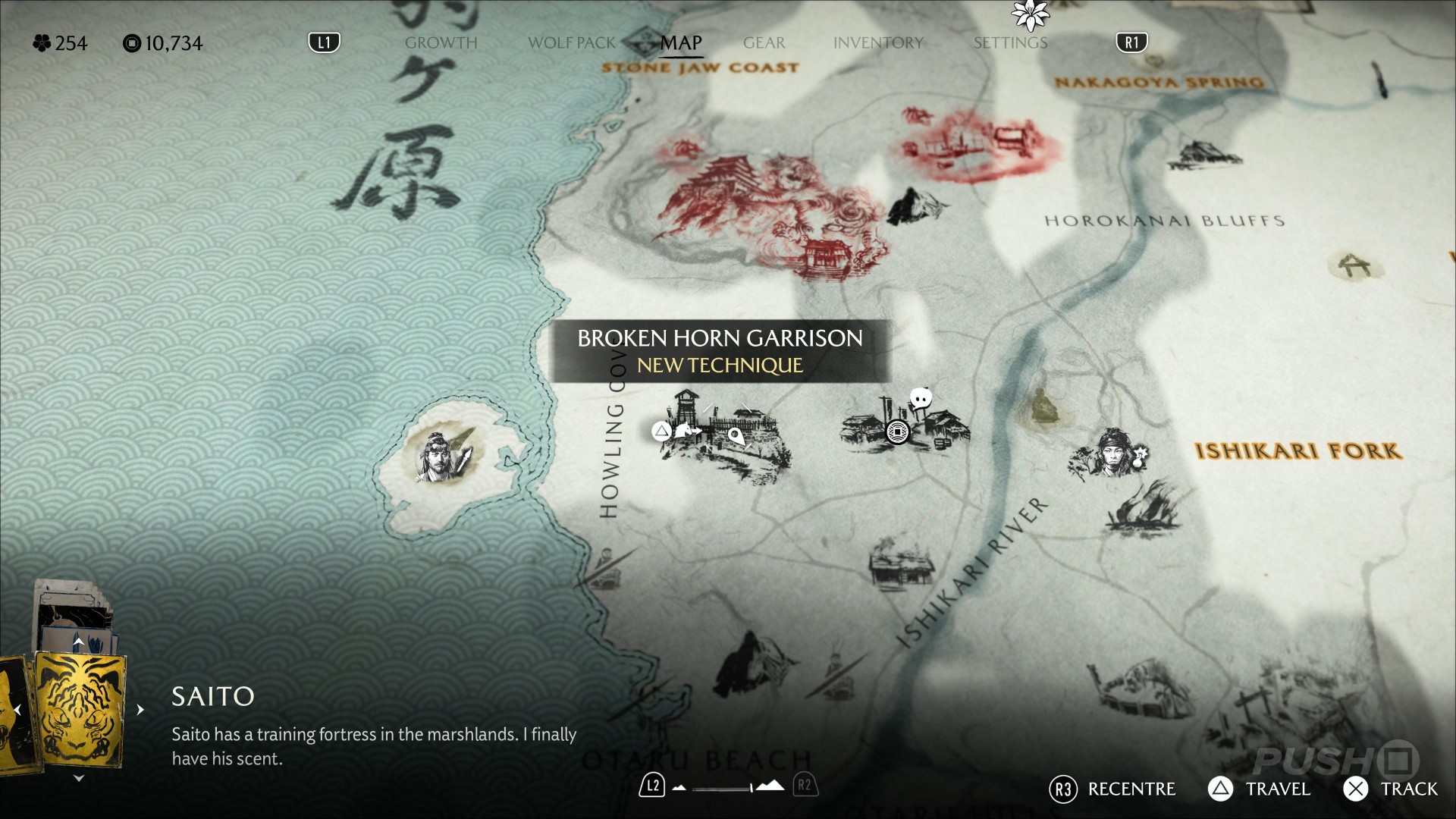
Task: Select the character portrait marker near Ishikari Fork
Action: pyautogui.click(x=1110, y=453)
